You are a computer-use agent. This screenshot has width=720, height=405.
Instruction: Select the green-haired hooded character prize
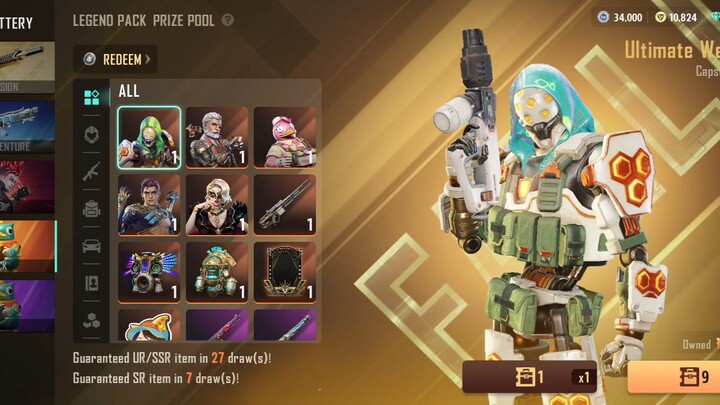pyautogui.click(x=149, y=137)
